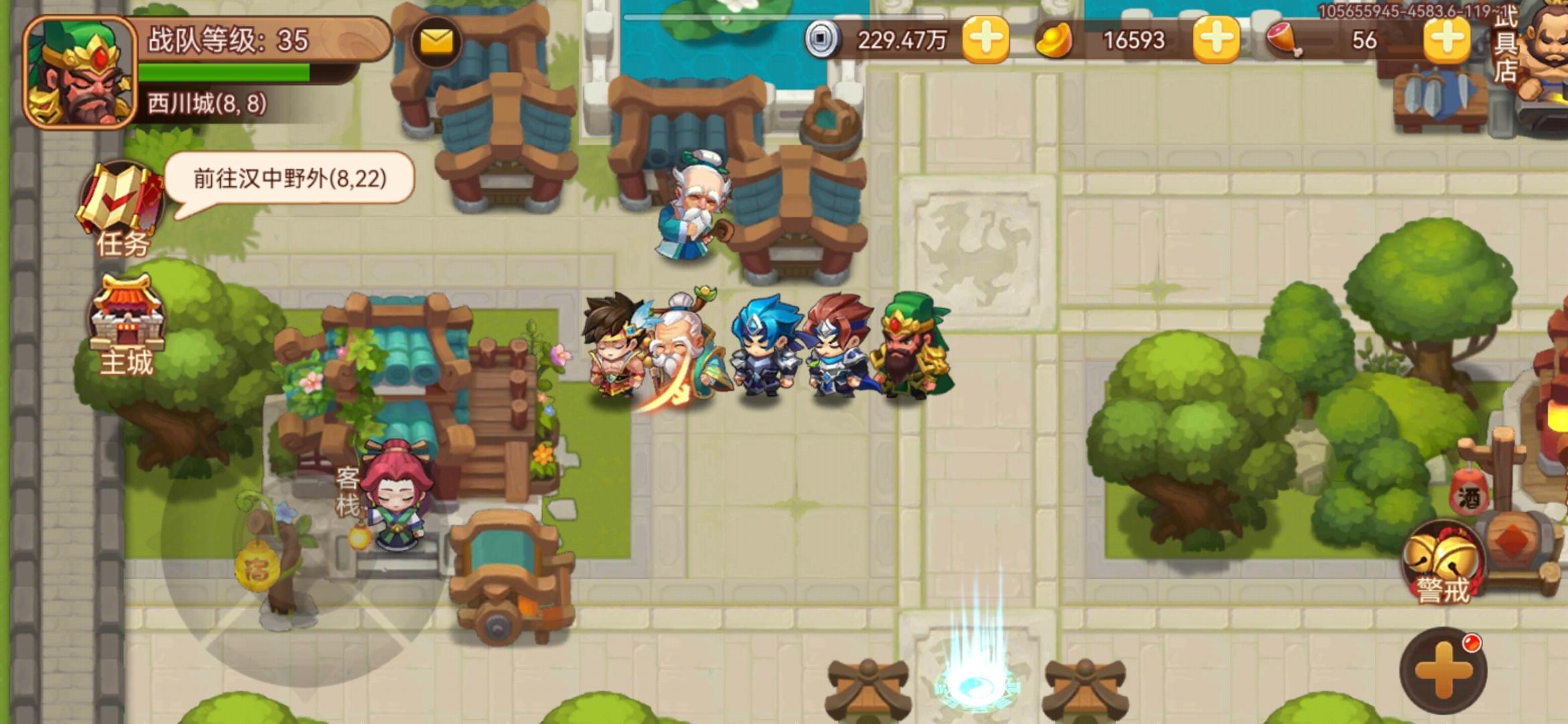Open the mail envelope icon
This screenshot has height=724, width=1568.
[435, 40]
